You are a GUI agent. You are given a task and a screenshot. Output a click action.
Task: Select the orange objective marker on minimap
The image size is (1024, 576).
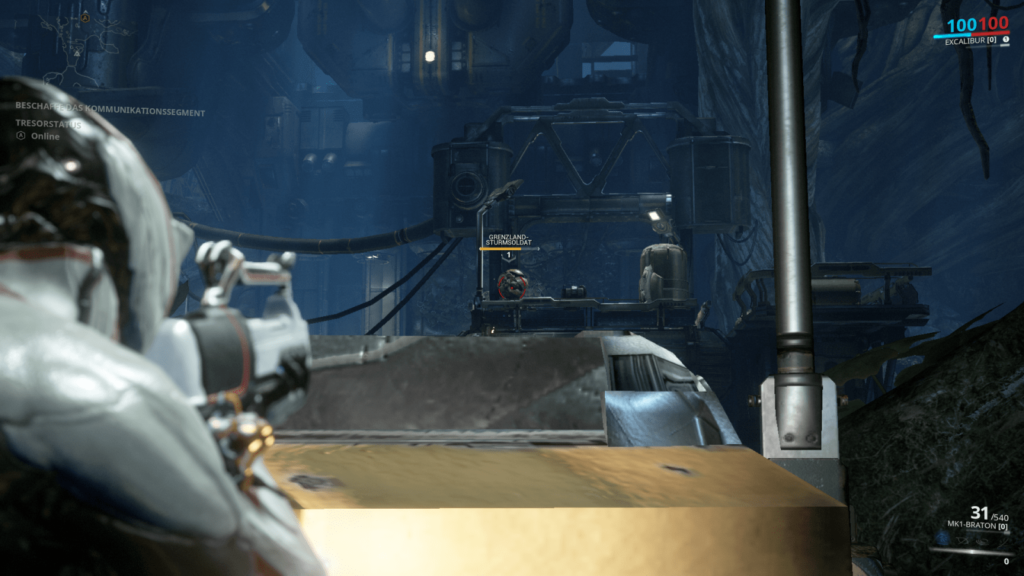(x=86, y=18)
